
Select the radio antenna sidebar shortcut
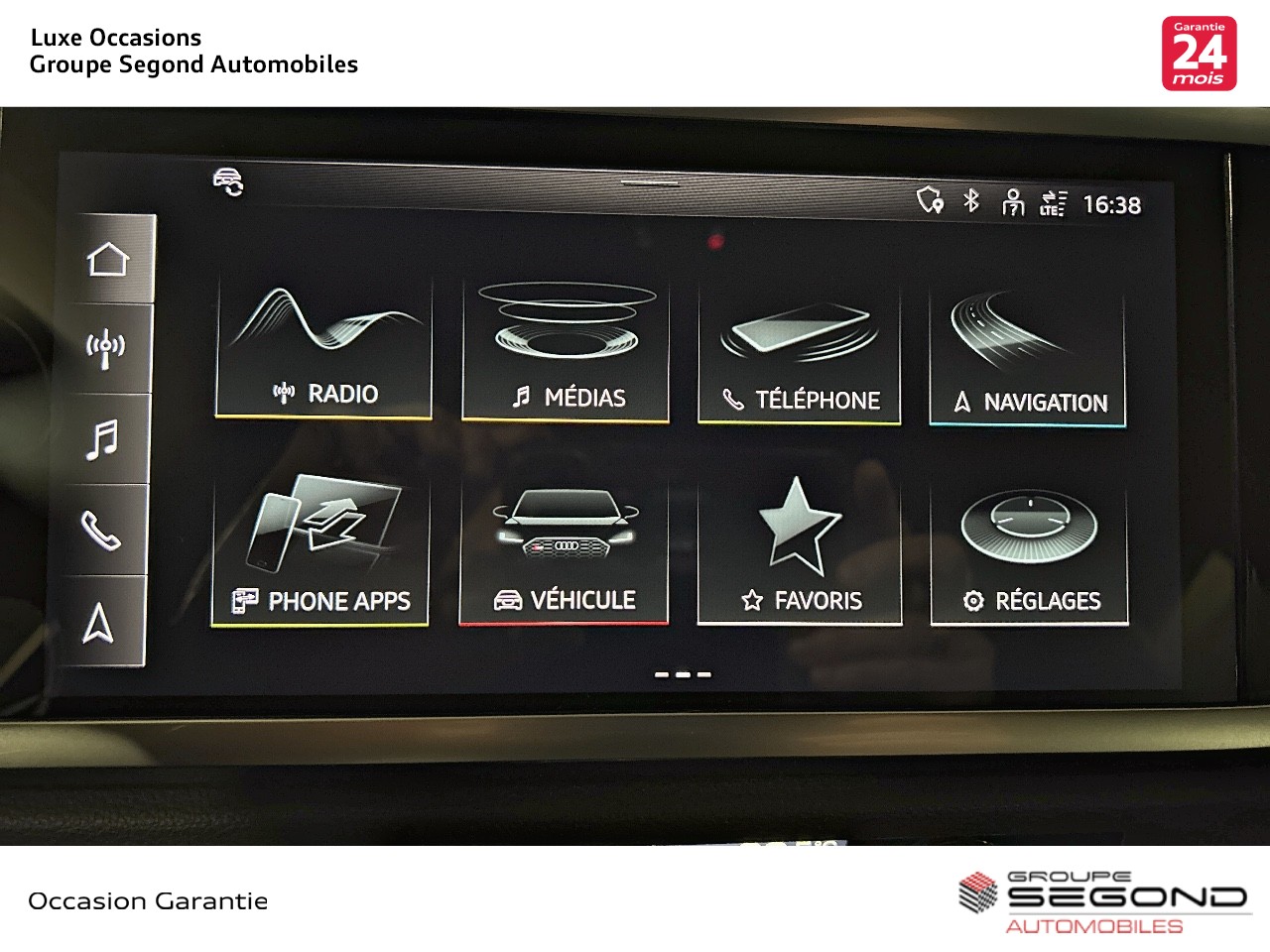pyautogui.click(x=105, y=348)
